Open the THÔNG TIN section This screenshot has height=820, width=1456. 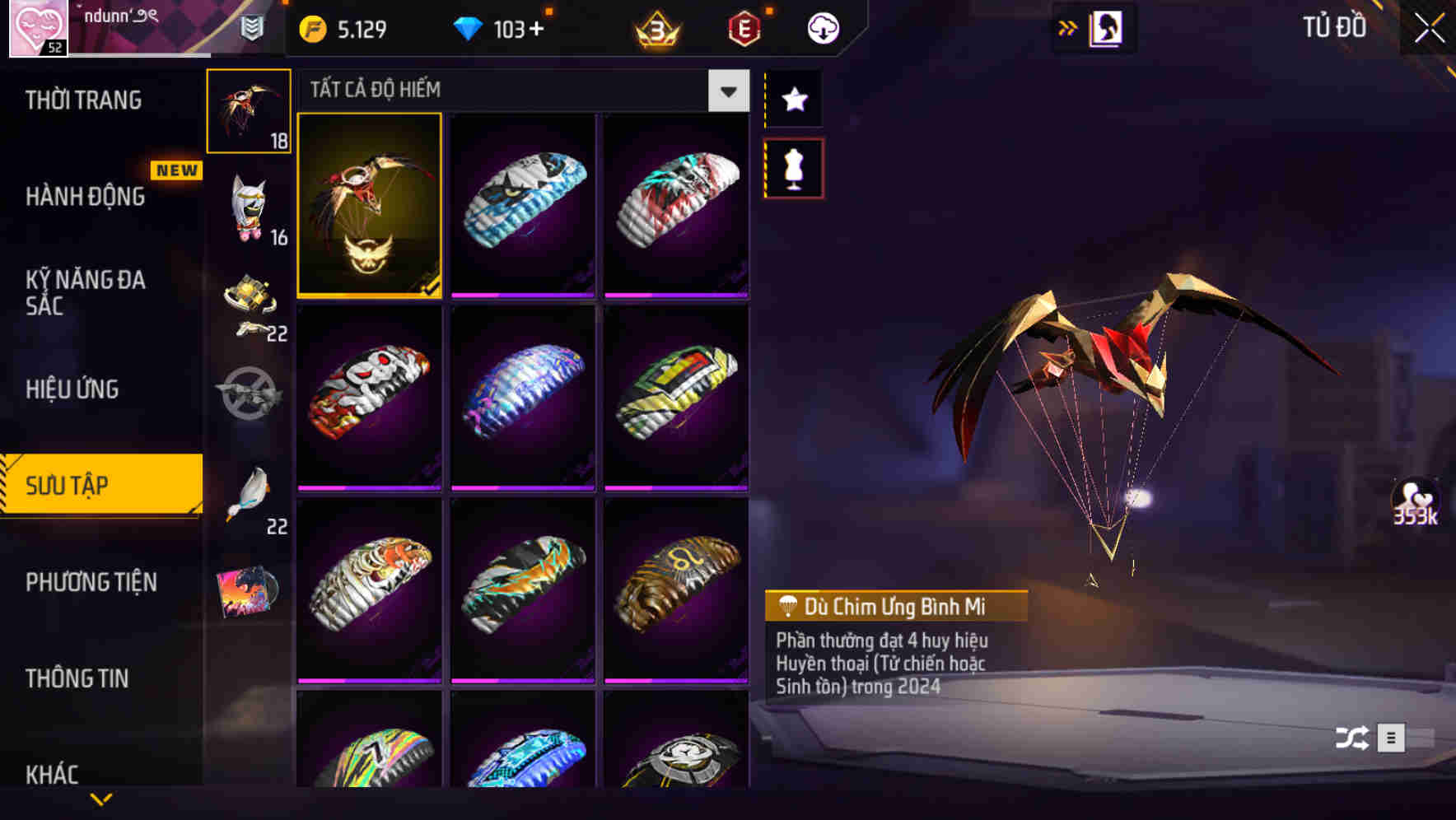(78, 678)
